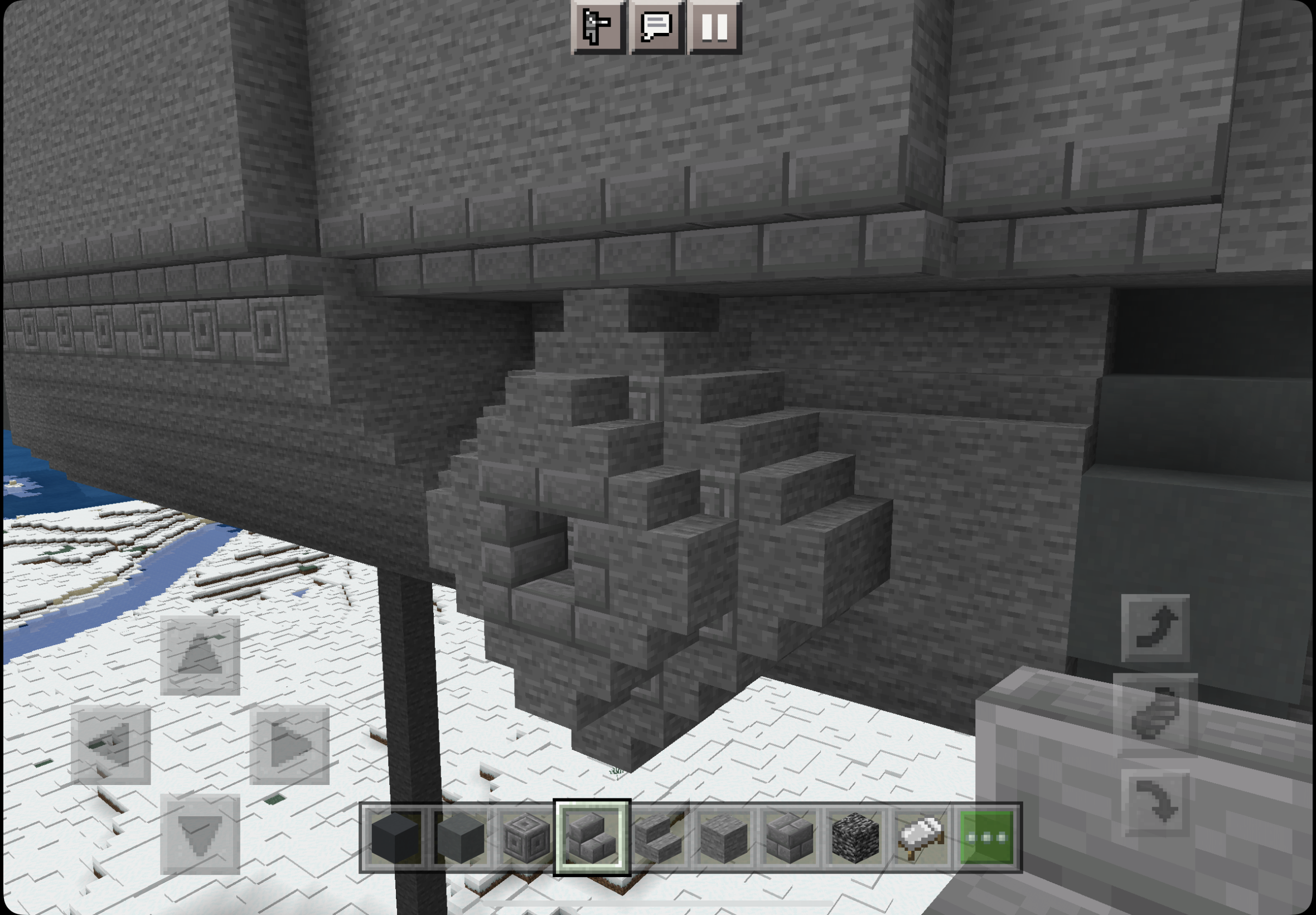This screenshot has width=1316, height=915.
Task: Select the bedrock block slot
Action: click(x=855, y=837)
